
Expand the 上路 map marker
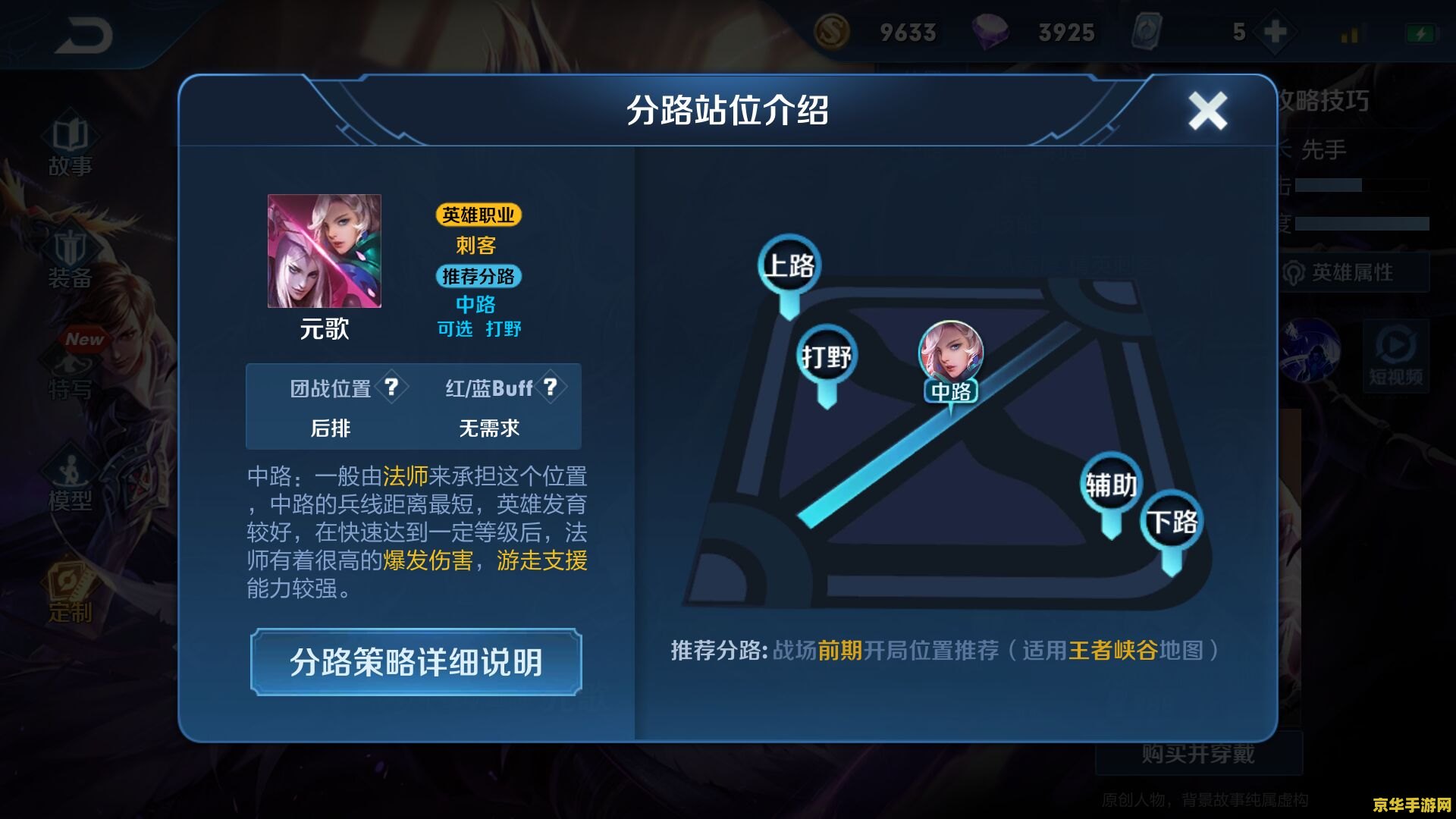coord(789,264)
